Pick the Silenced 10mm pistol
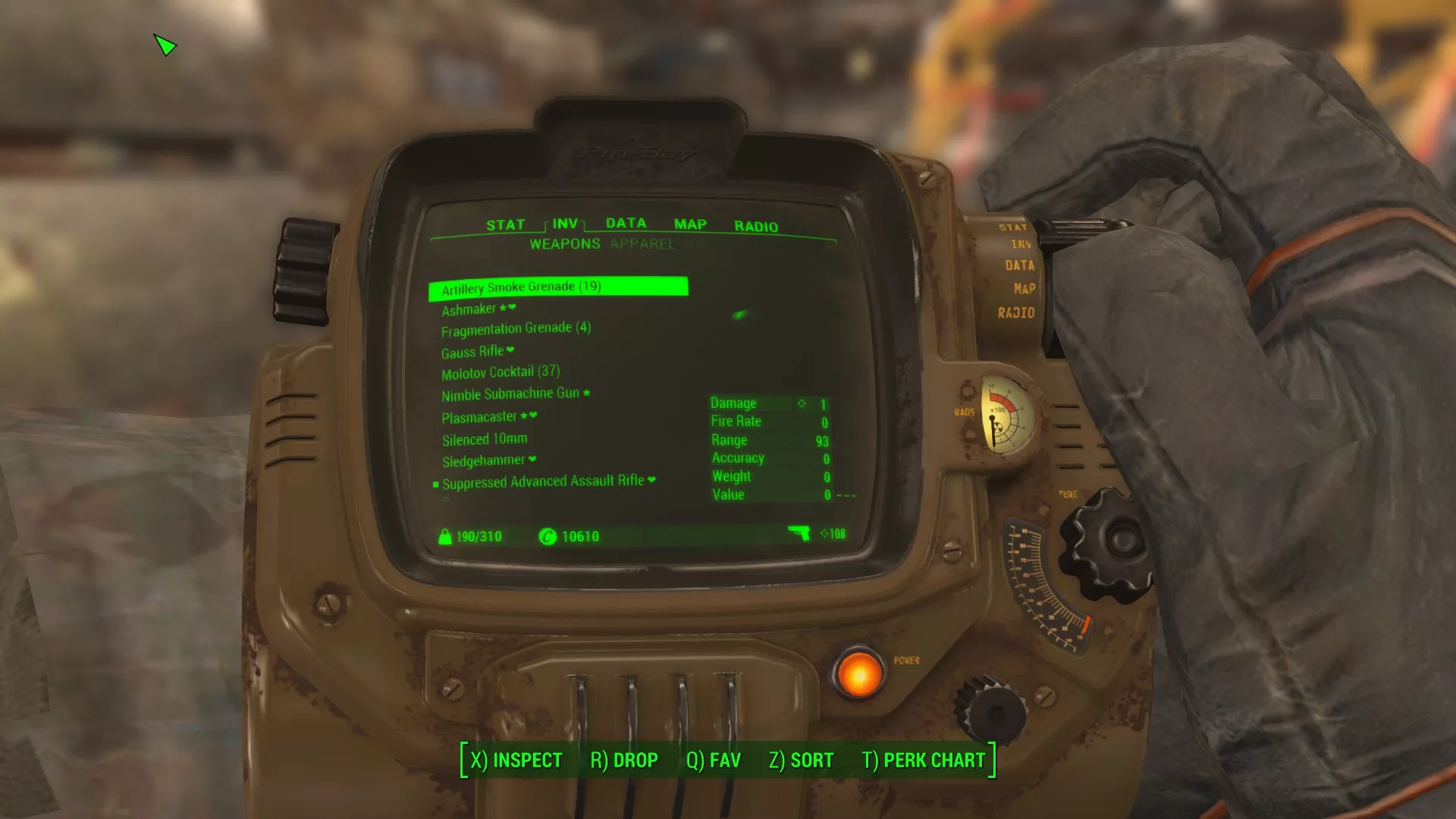 (485, 440)
